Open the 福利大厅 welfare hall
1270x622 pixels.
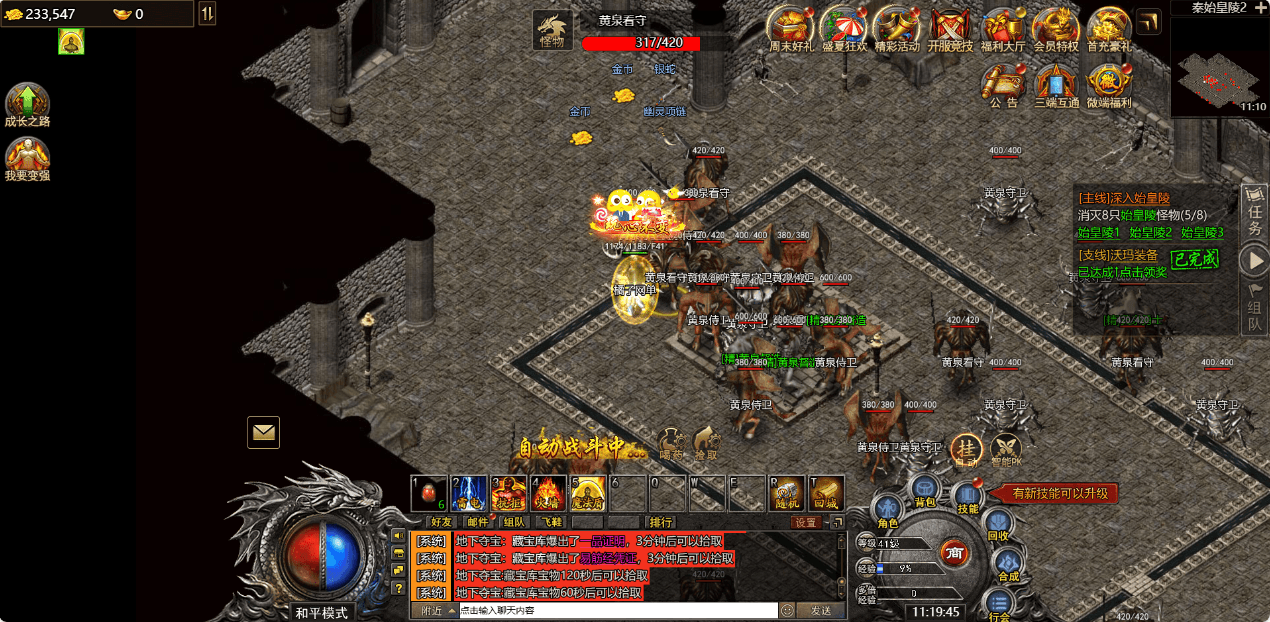[1001, 29]
